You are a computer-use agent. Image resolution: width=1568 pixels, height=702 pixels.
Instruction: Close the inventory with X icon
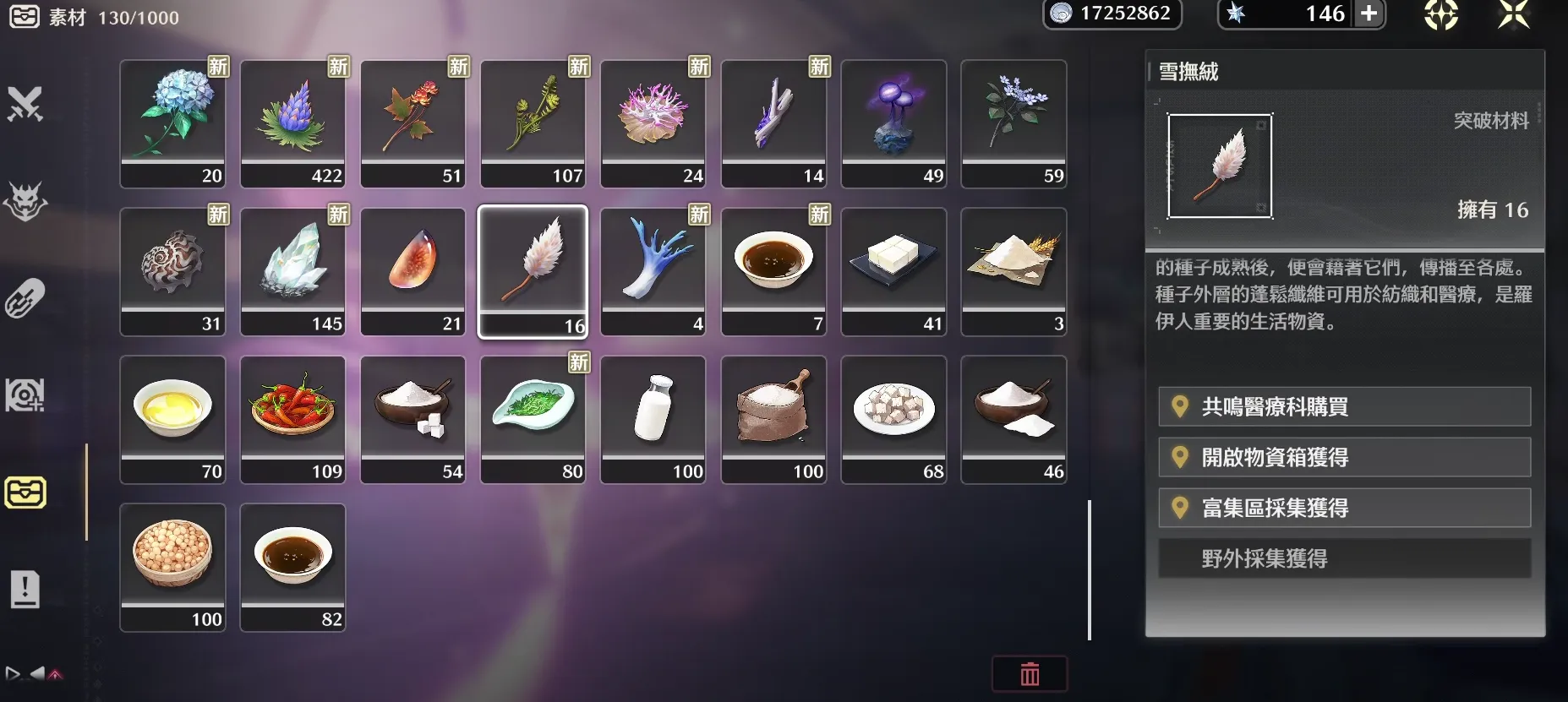coord(1513,14)
